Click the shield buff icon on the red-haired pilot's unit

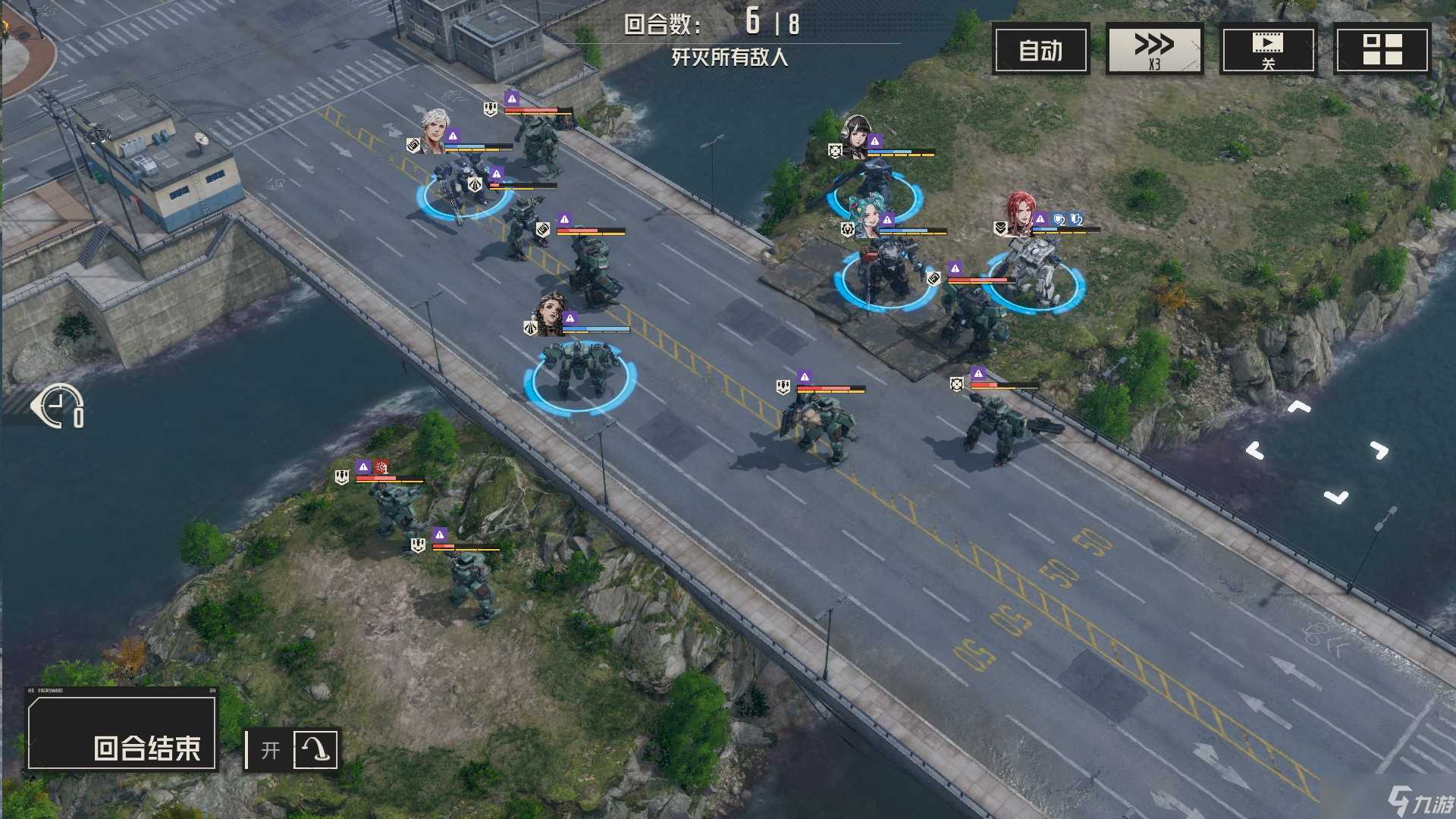(x=1057, y=219)
